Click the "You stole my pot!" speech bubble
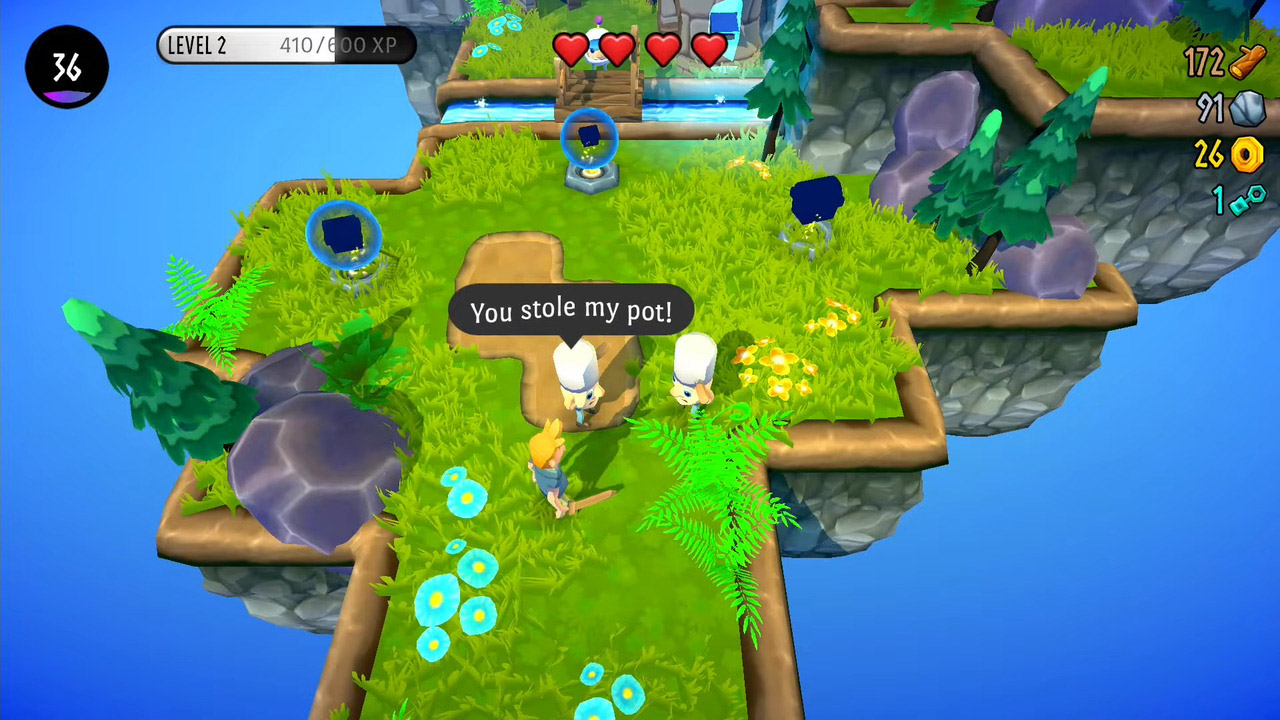 tap(570, 312)
